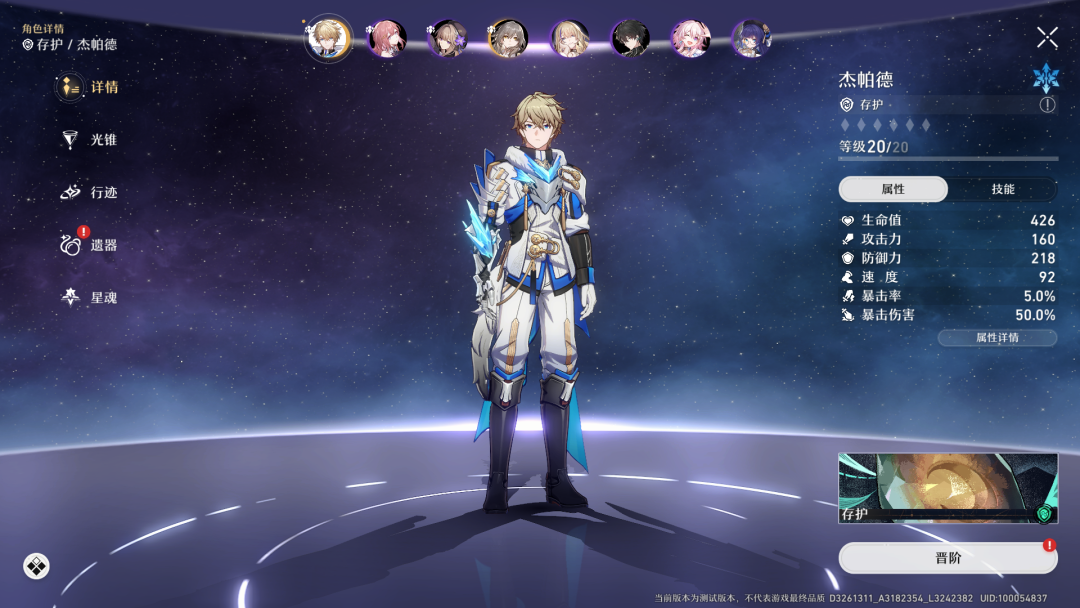
Task: Choose the pink-haired character facing right
Action: (x=387, y=39)
